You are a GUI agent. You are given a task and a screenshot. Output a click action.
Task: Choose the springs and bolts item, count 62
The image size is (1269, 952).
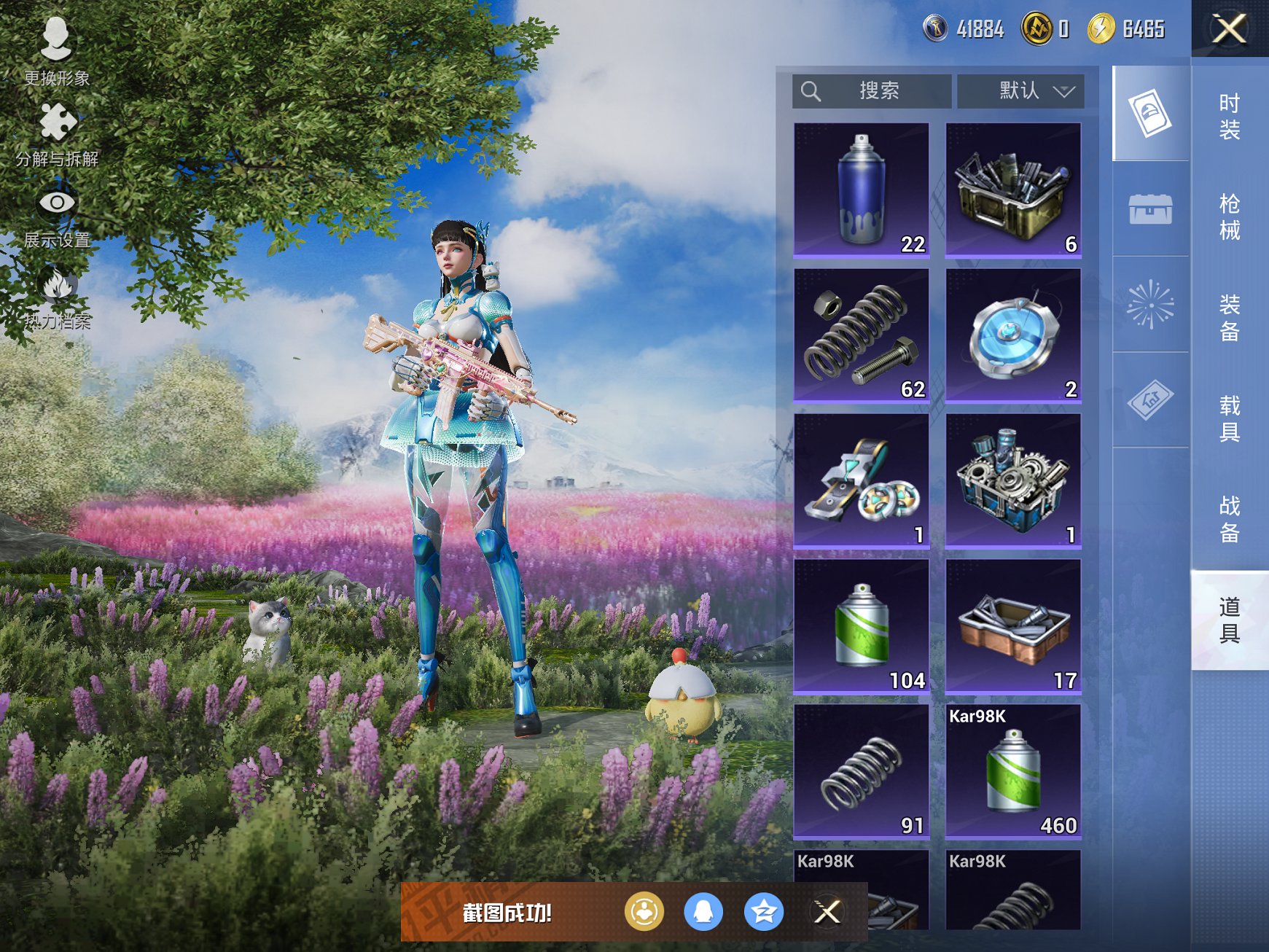[x=862, y=335]
